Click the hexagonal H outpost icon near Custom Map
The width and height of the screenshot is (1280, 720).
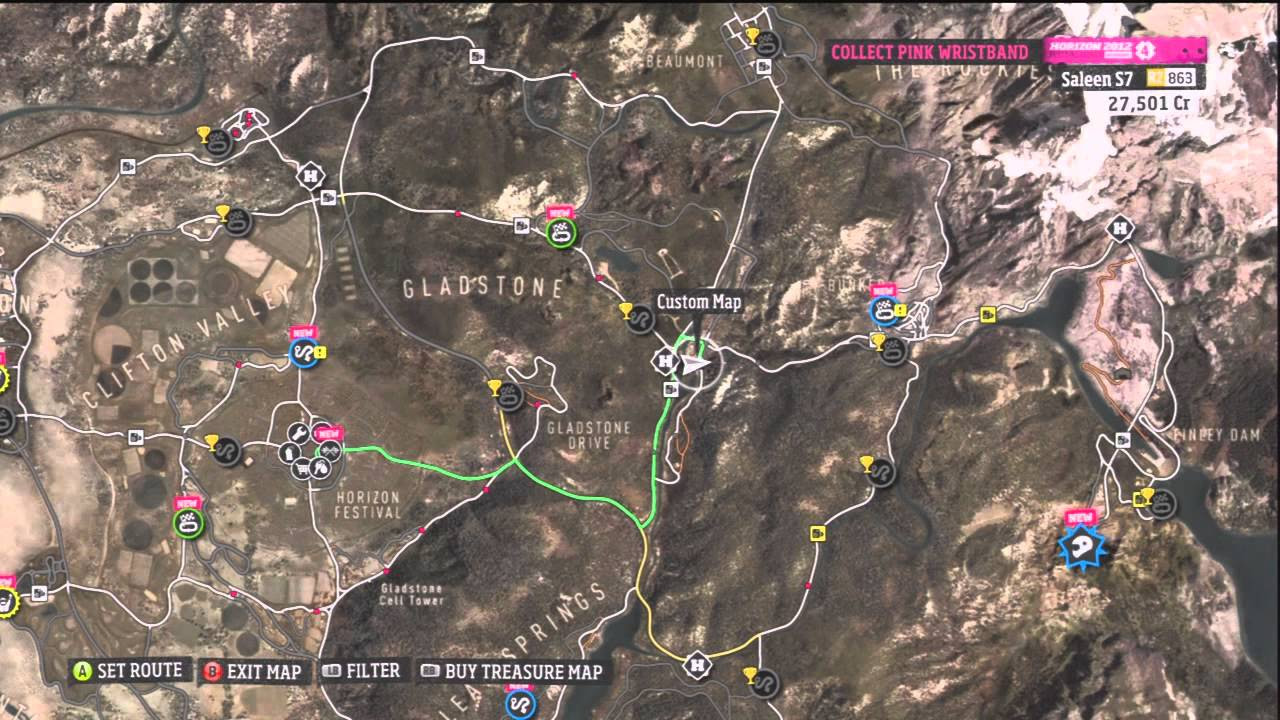(x=665, y=361)
